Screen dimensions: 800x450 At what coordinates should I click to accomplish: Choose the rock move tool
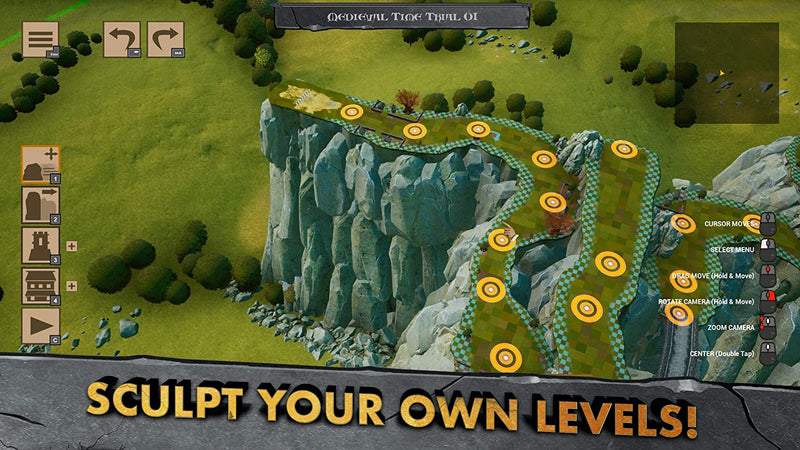pos(40,205)
